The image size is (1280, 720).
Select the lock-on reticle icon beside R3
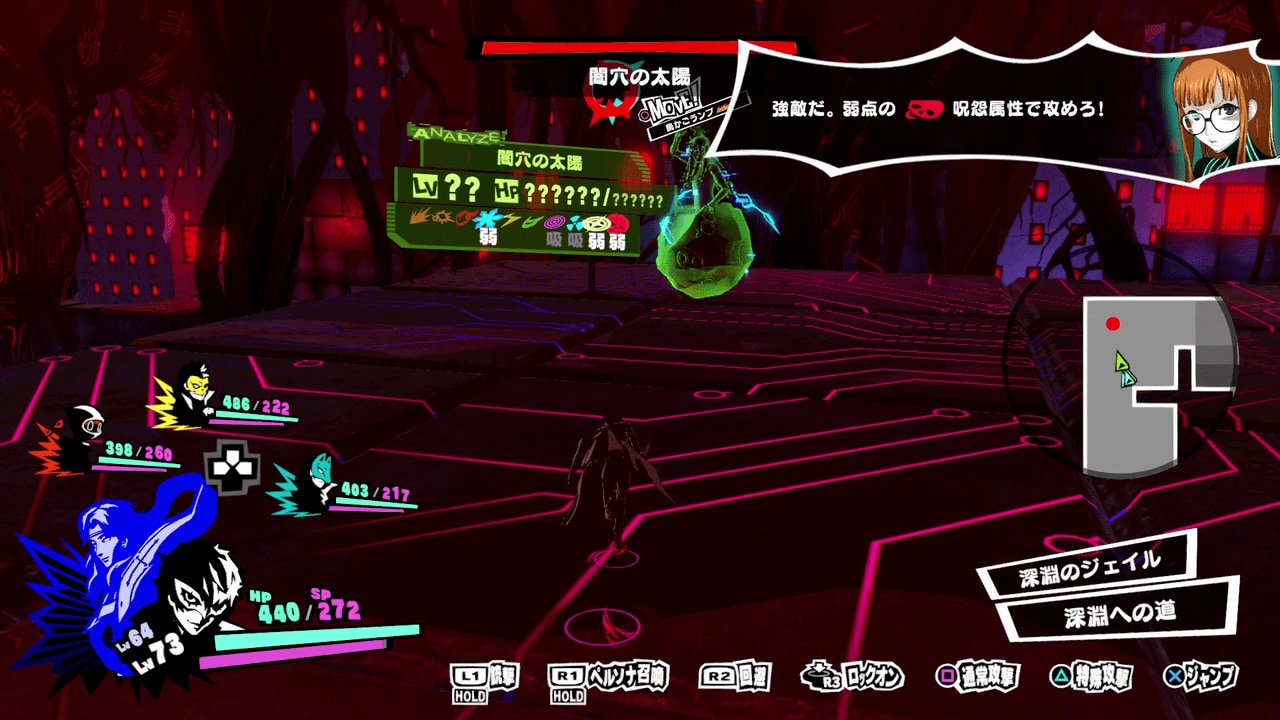tap(818, 676)
